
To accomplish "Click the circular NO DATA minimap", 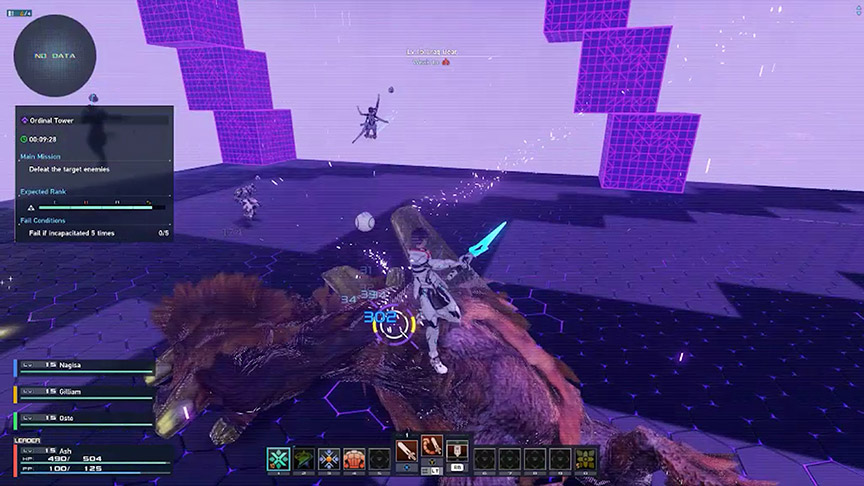I will tap(55, 56).
